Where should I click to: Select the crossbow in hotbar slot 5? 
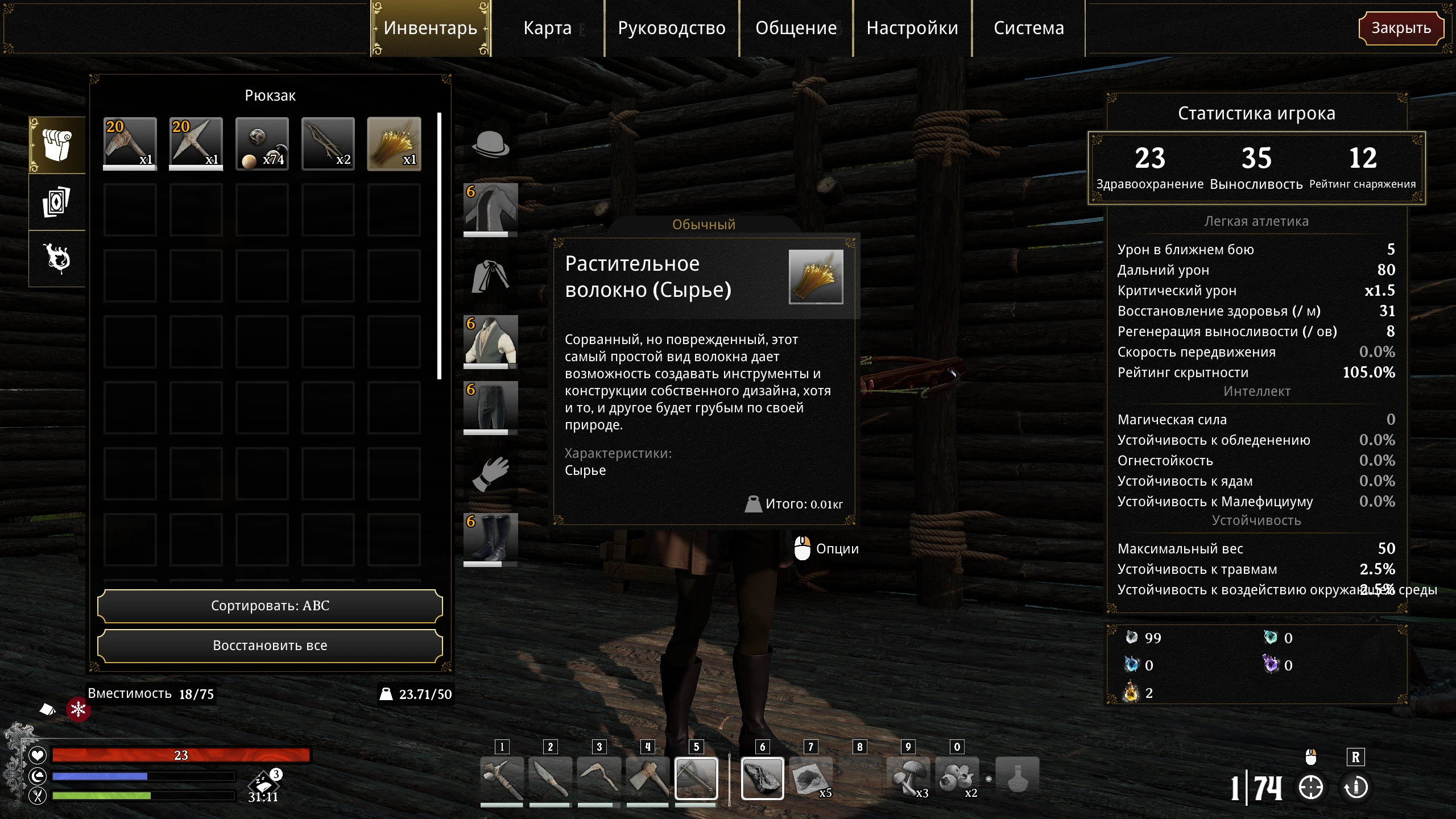point(697,778)
